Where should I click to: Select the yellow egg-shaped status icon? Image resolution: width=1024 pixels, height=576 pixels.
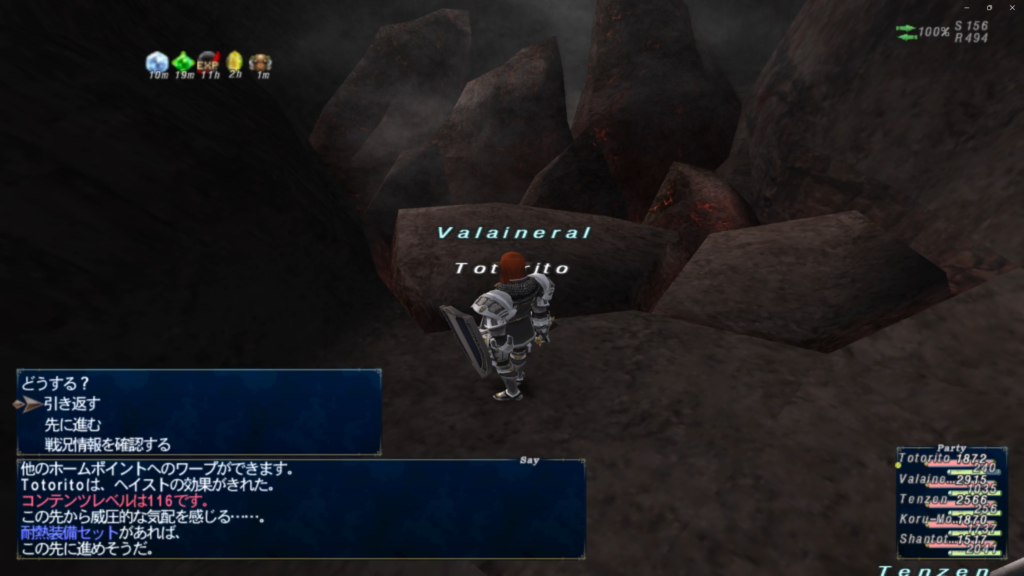pyautogui.click(x=235, y=62)
